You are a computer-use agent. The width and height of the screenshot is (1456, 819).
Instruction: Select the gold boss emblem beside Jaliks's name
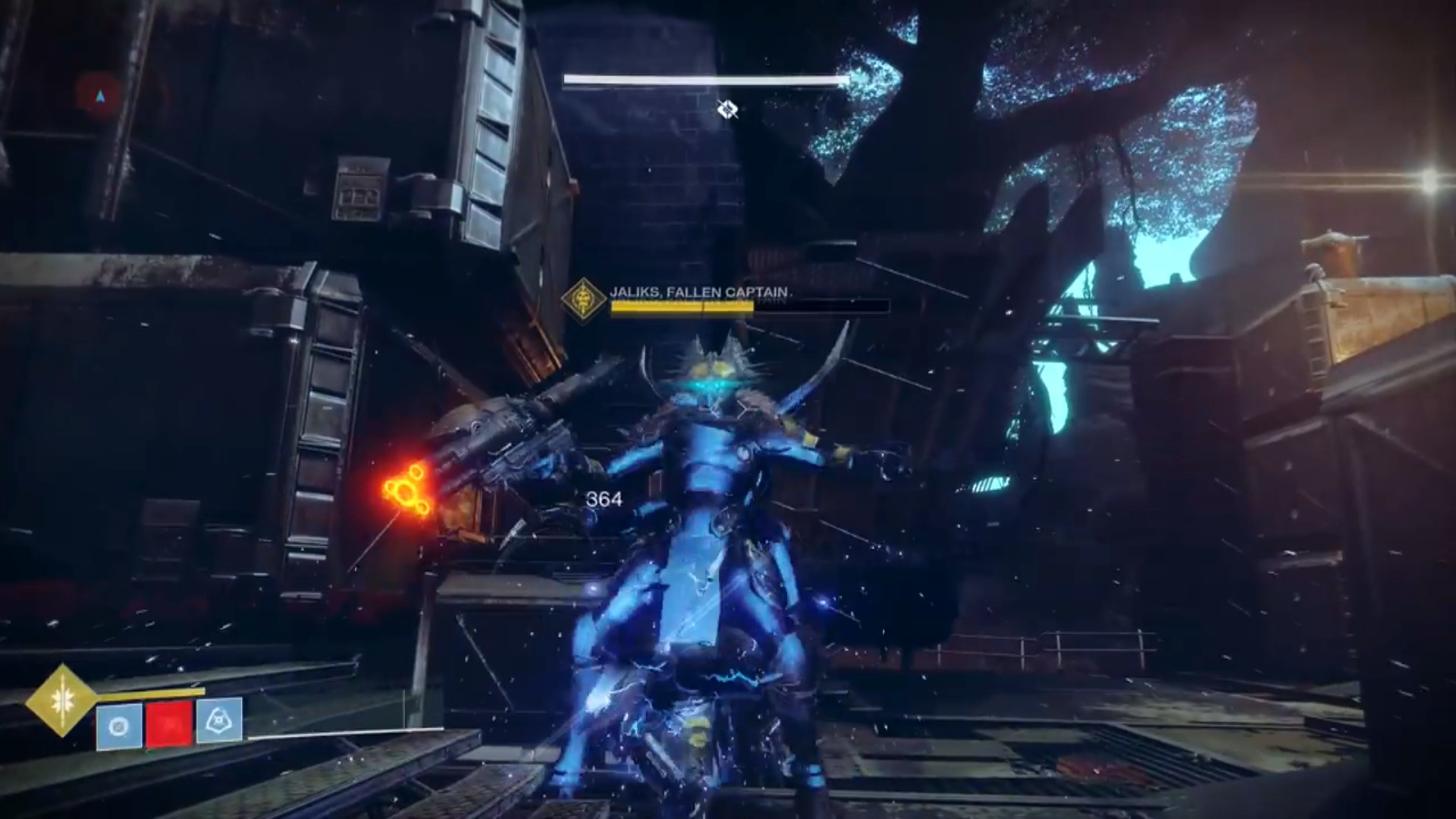pyautogui.click(x=583, y=298)
